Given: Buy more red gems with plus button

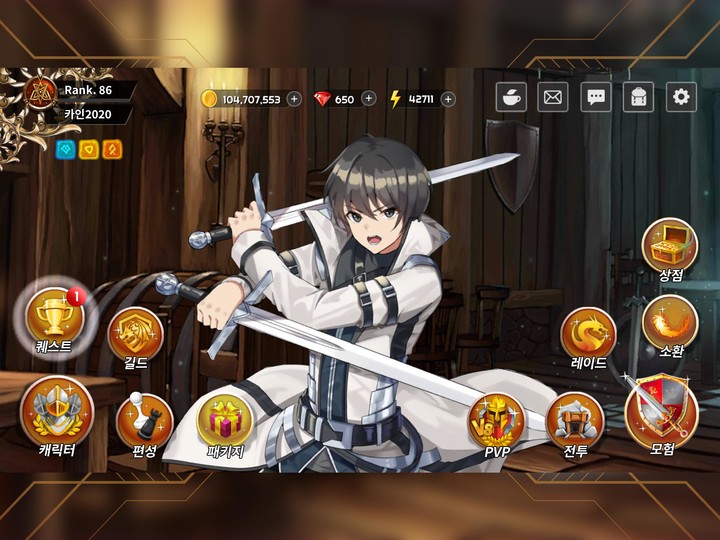Looking at the screenshot, I should (369, 98).
